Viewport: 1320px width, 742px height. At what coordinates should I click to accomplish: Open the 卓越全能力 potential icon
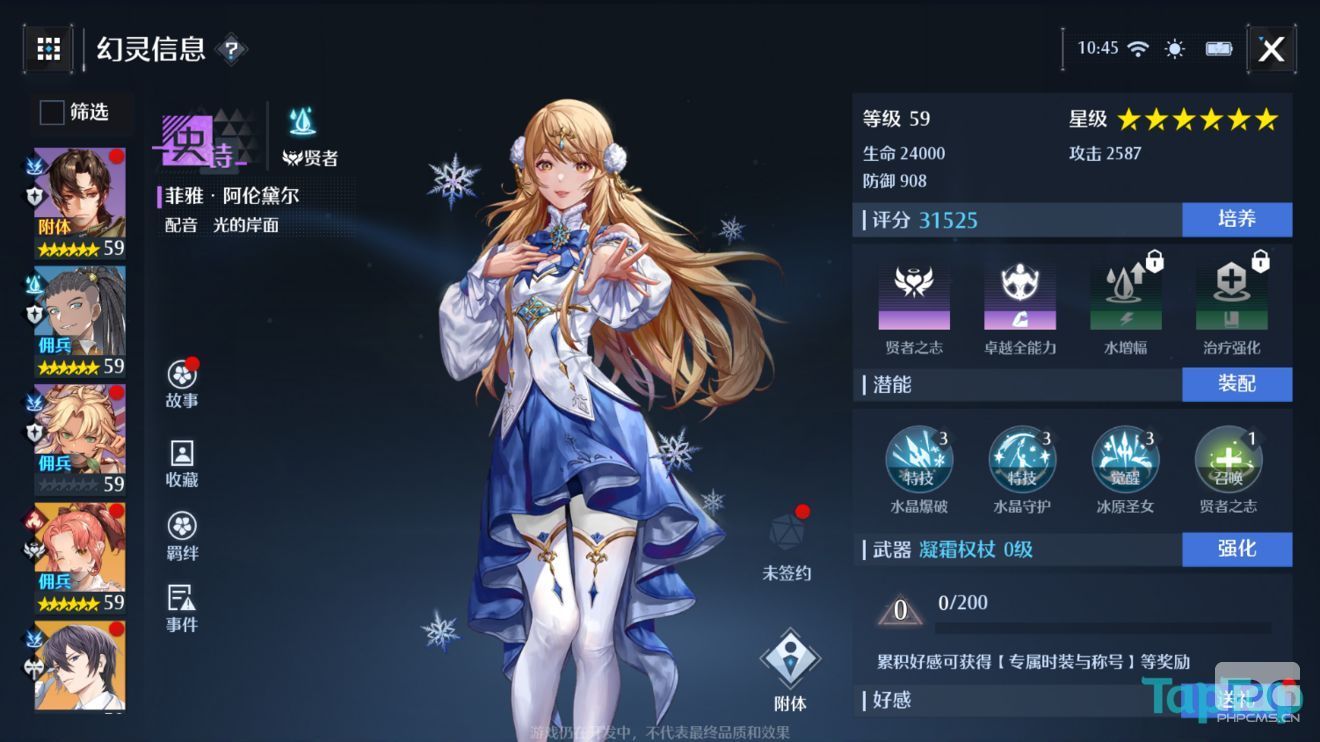1021,295
